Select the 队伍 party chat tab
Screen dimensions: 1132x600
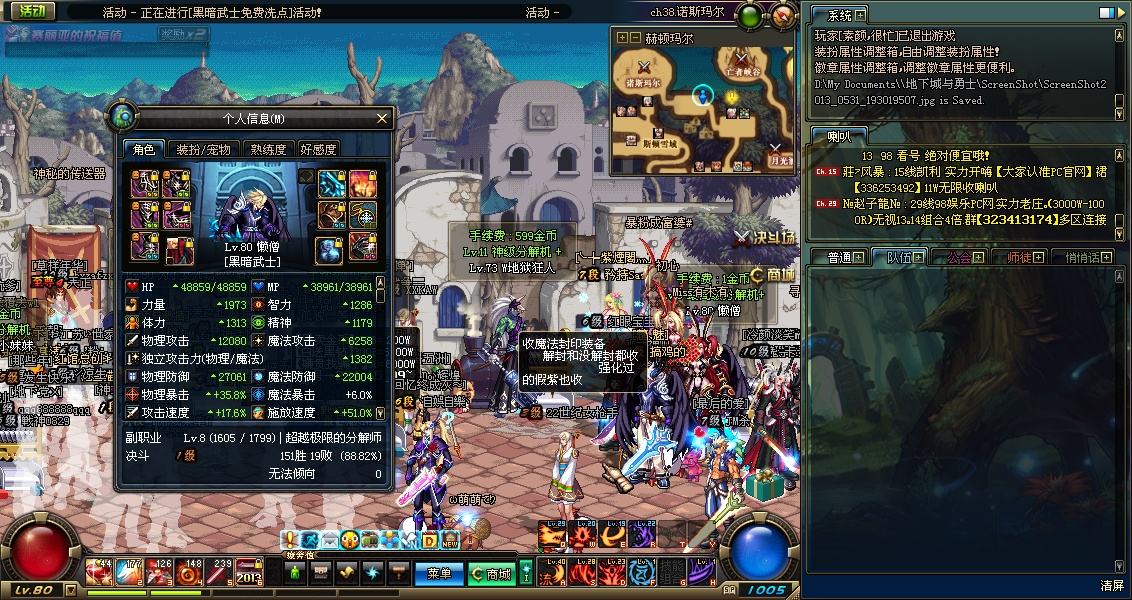point(899,257)
